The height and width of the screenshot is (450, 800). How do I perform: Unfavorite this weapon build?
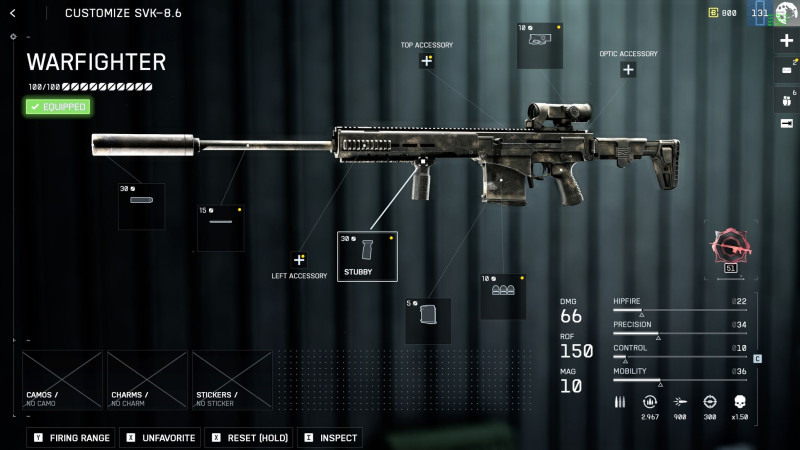(160, 438)
